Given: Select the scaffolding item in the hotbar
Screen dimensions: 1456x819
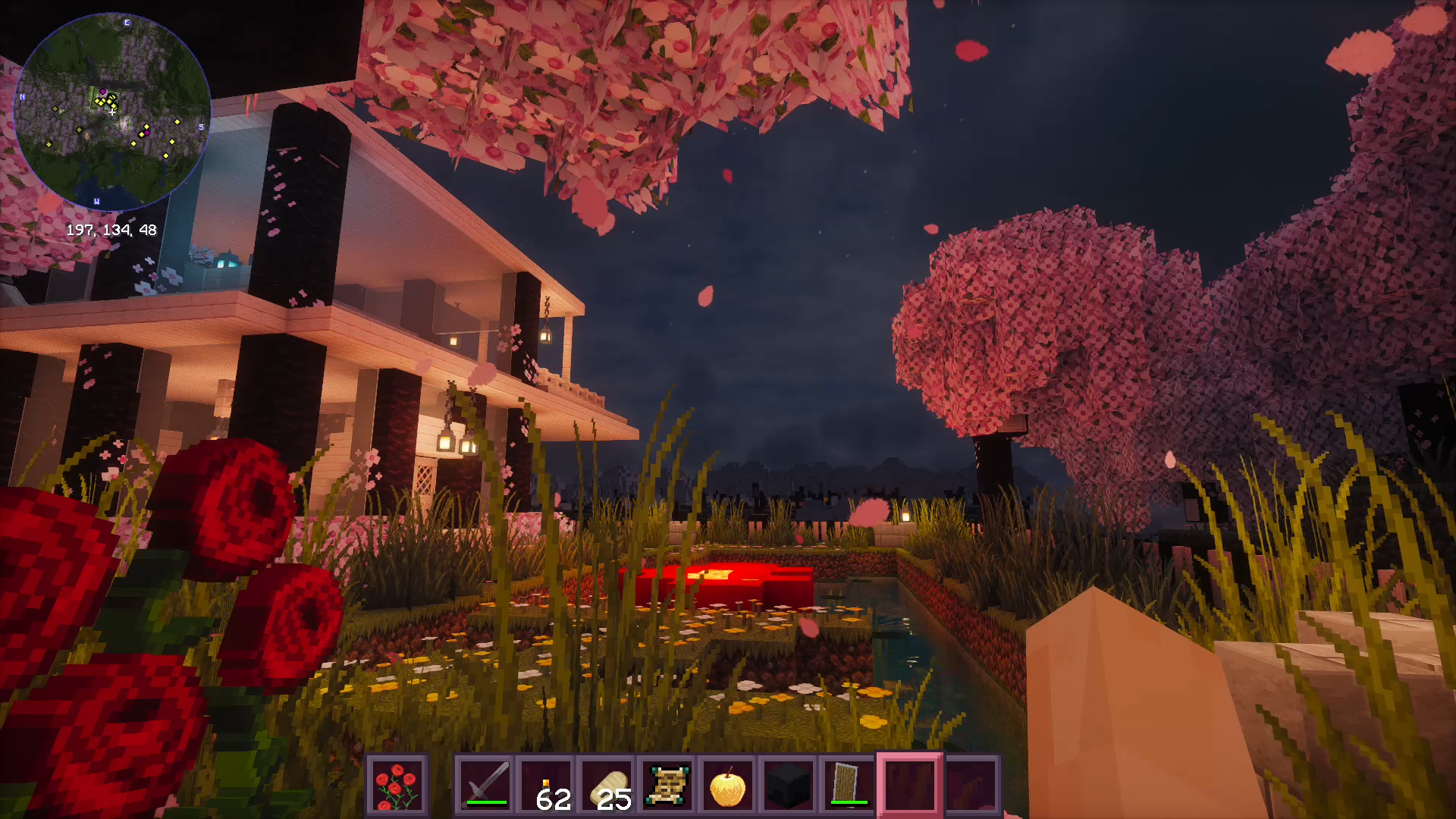Looking at the screenshot, I should click(x=666, y=785).
